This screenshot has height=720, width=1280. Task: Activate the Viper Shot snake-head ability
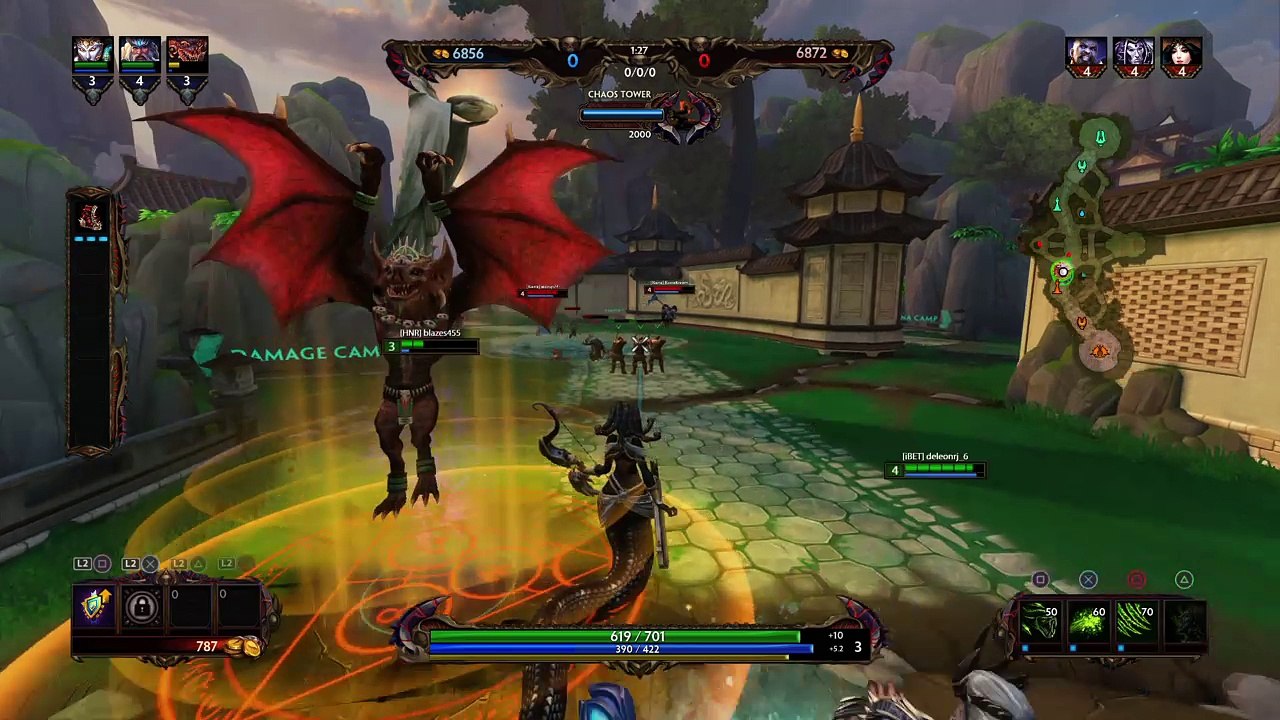[x=1040, y=621]
